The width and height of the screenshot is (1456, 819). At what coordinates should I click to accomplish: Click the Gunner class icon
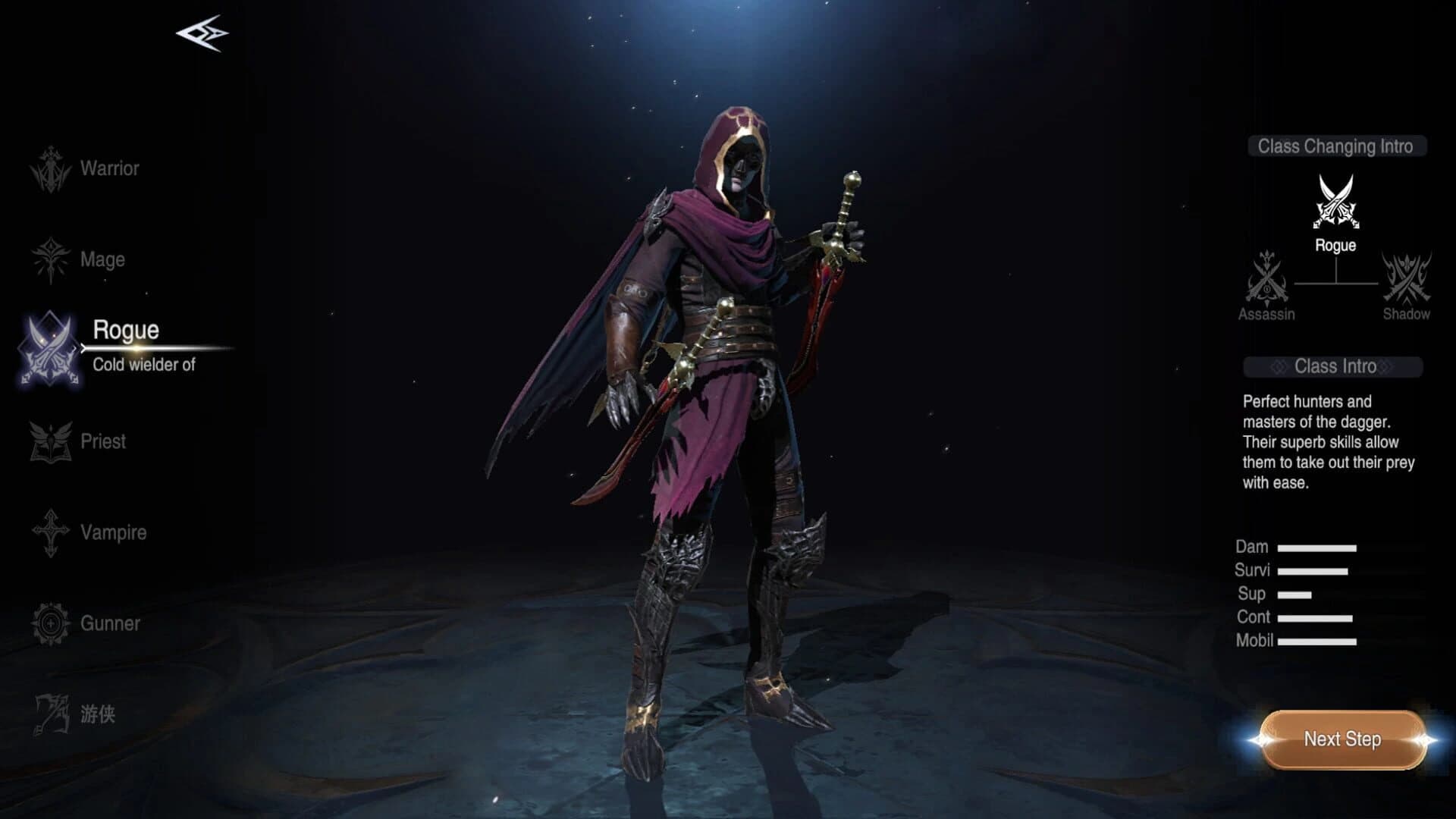click(49, 624)
